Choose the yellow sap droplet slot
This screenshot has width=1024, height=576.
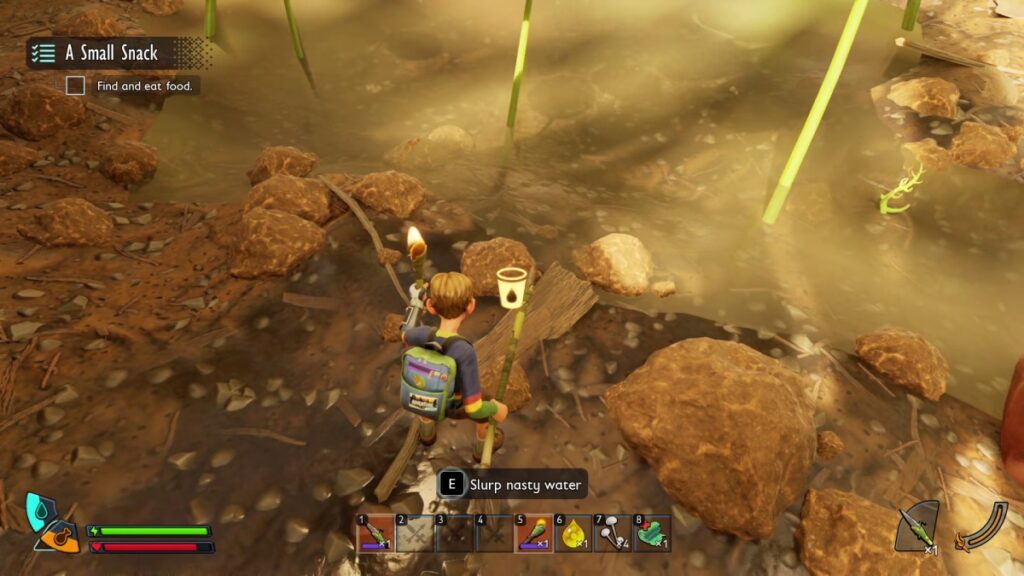coord(573,533)
